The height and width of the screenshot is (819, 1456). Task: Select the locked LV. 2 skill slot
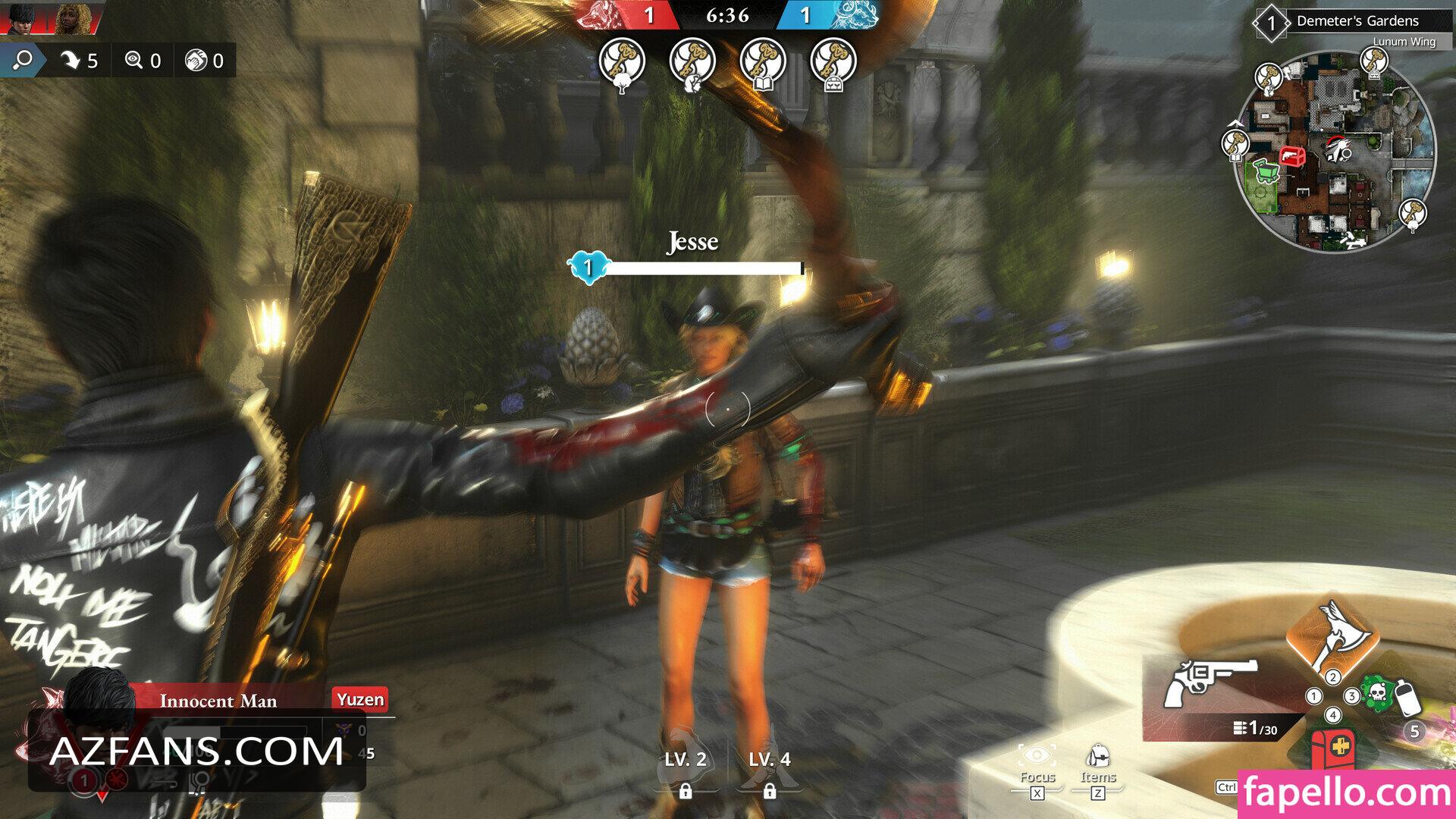[686, 766]
